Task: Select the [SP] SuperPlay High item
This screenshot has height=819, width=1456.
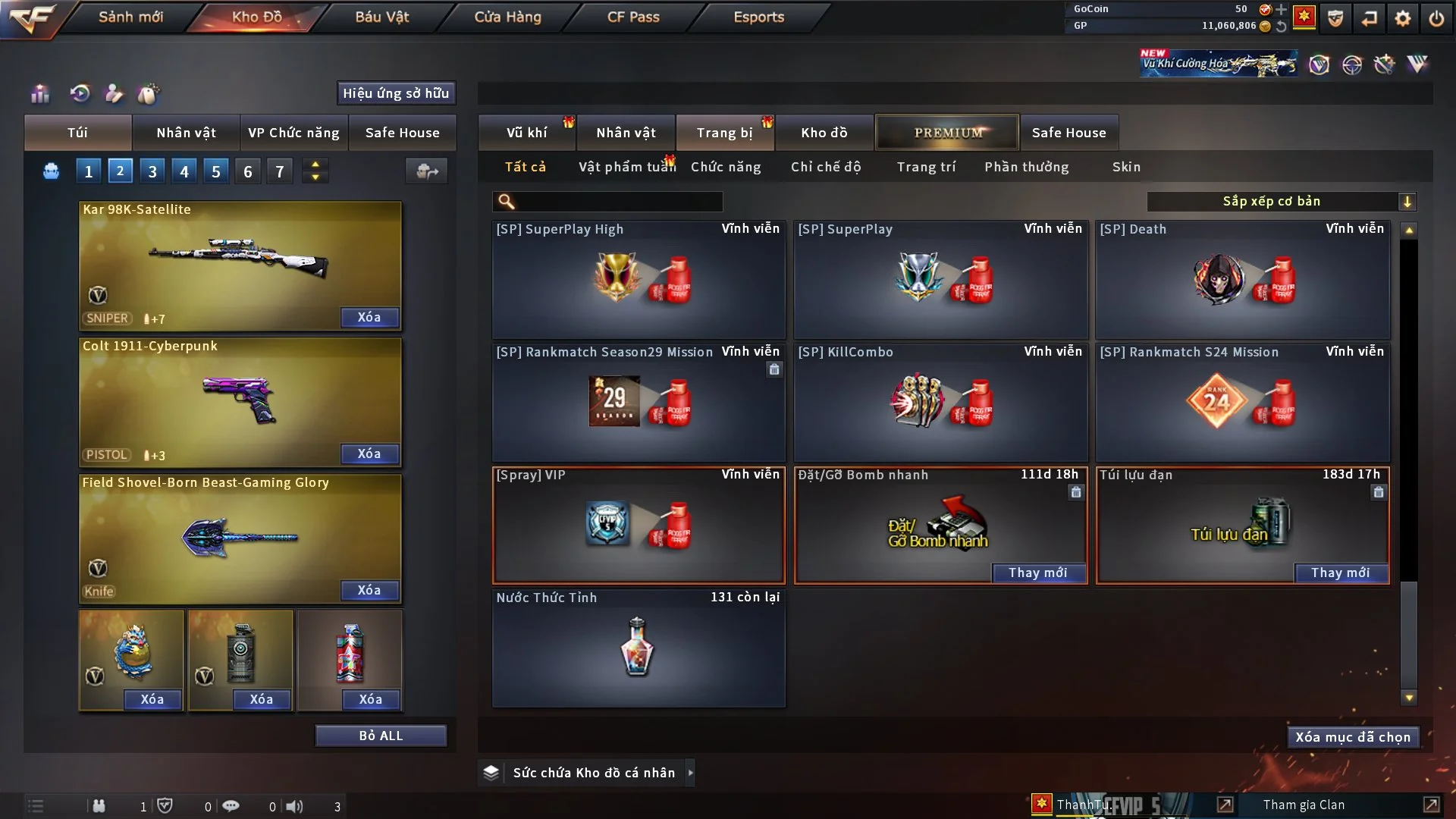Action: (x=639, y=279)
